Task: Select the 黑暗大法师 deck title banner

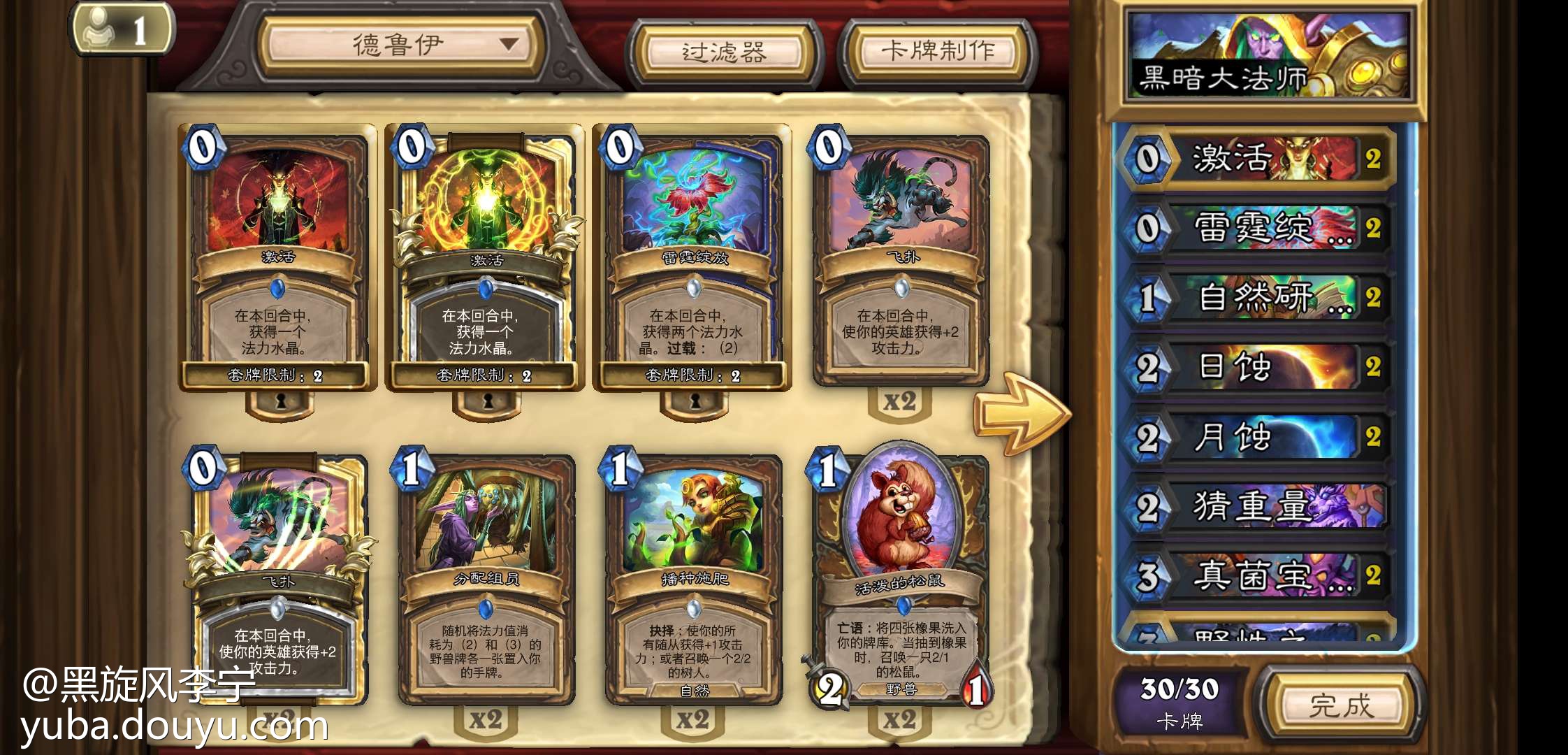Action: coord(1268,57)
